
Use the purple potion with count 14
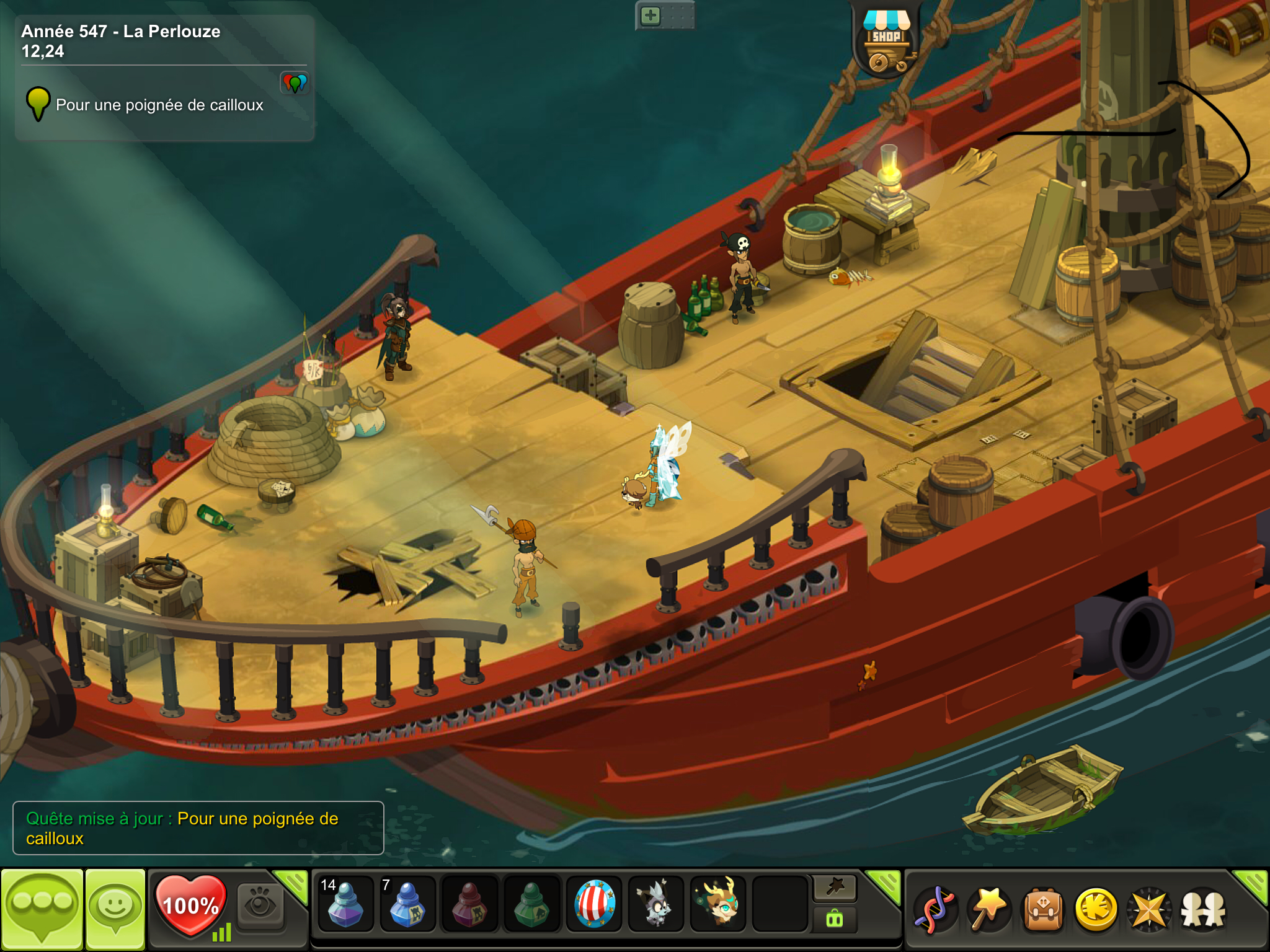point(345,905)
